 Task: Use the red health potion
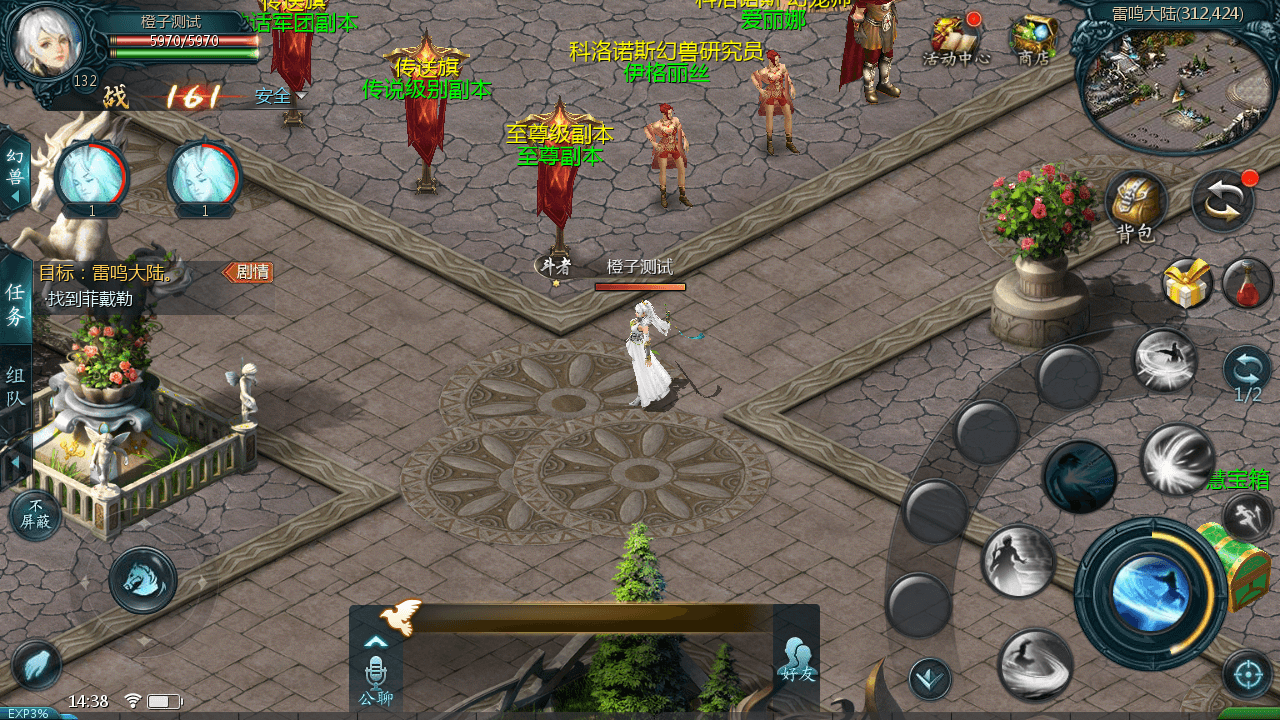(x=1246, y=283)
